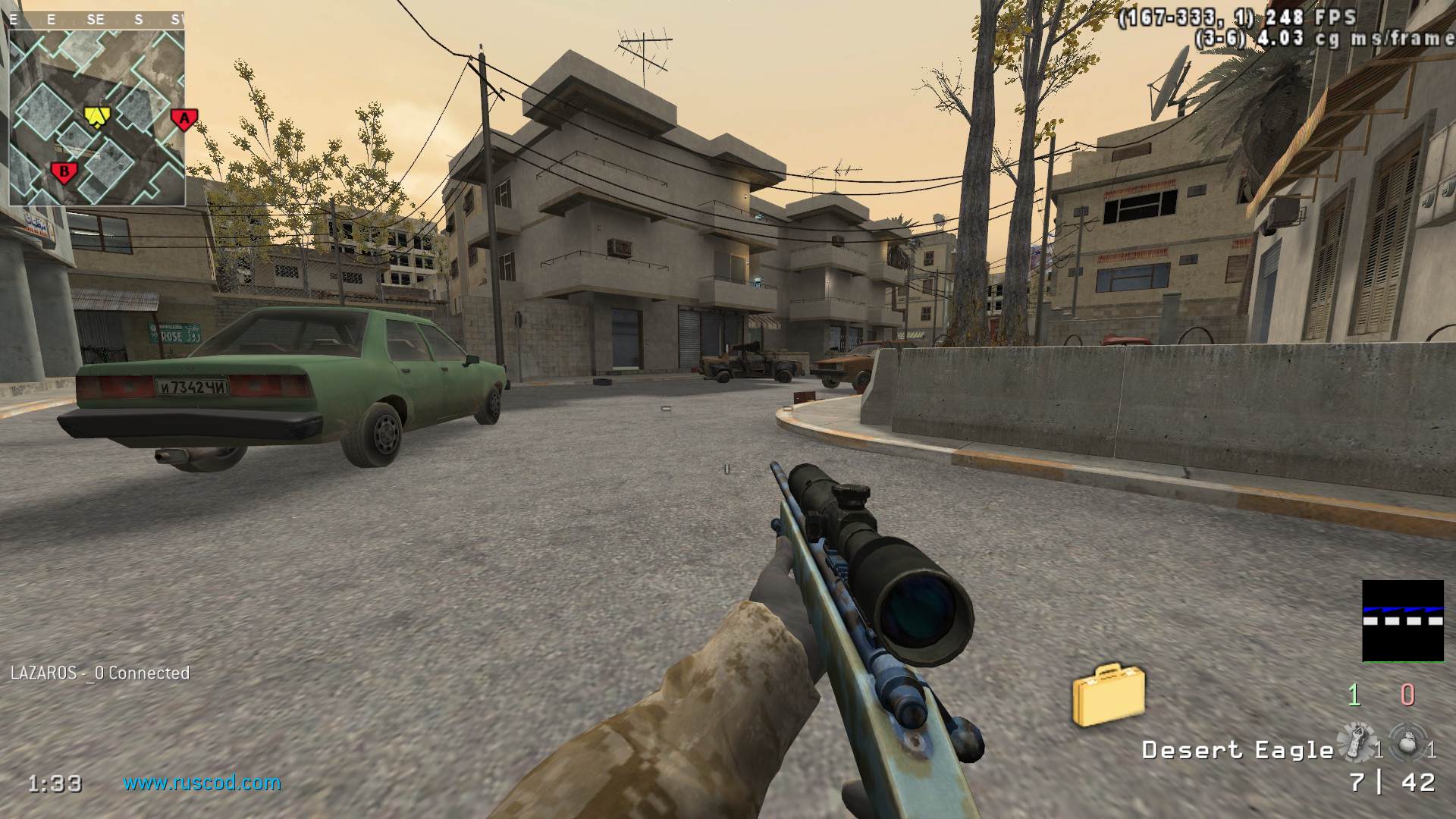Click the yellow player arrow on minimap
The height and width of the screenshot is (819, 1456).
pos(96,115)
